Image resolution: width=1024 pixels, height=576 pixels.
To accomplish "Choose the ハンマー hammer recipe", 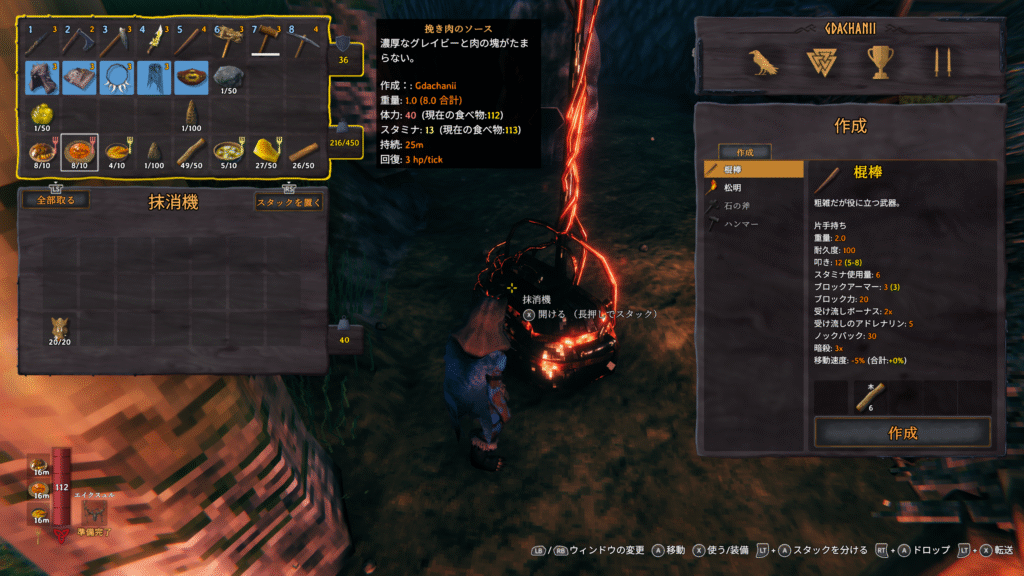I will (753, 224).
